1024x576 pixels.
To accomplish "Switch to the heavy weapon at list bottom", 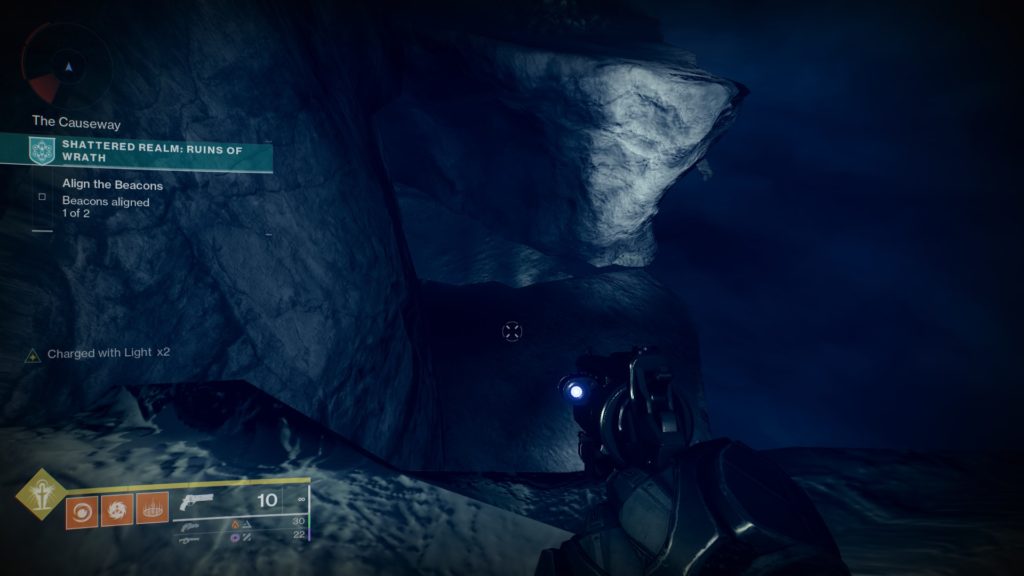I will [x=190, y=540].
